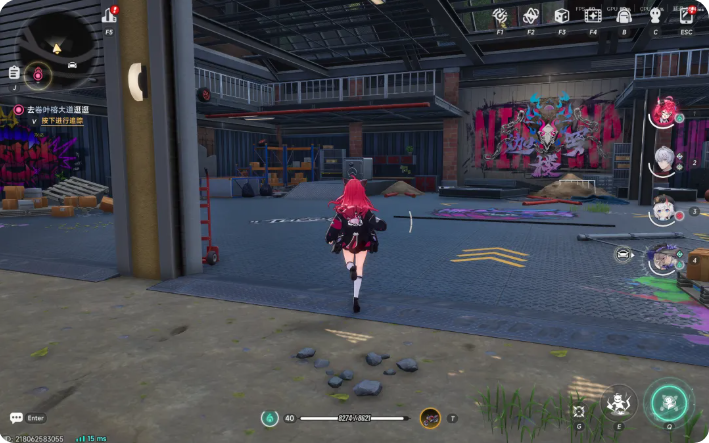Open the F1 target-shaped icon menu

[500, 16]
